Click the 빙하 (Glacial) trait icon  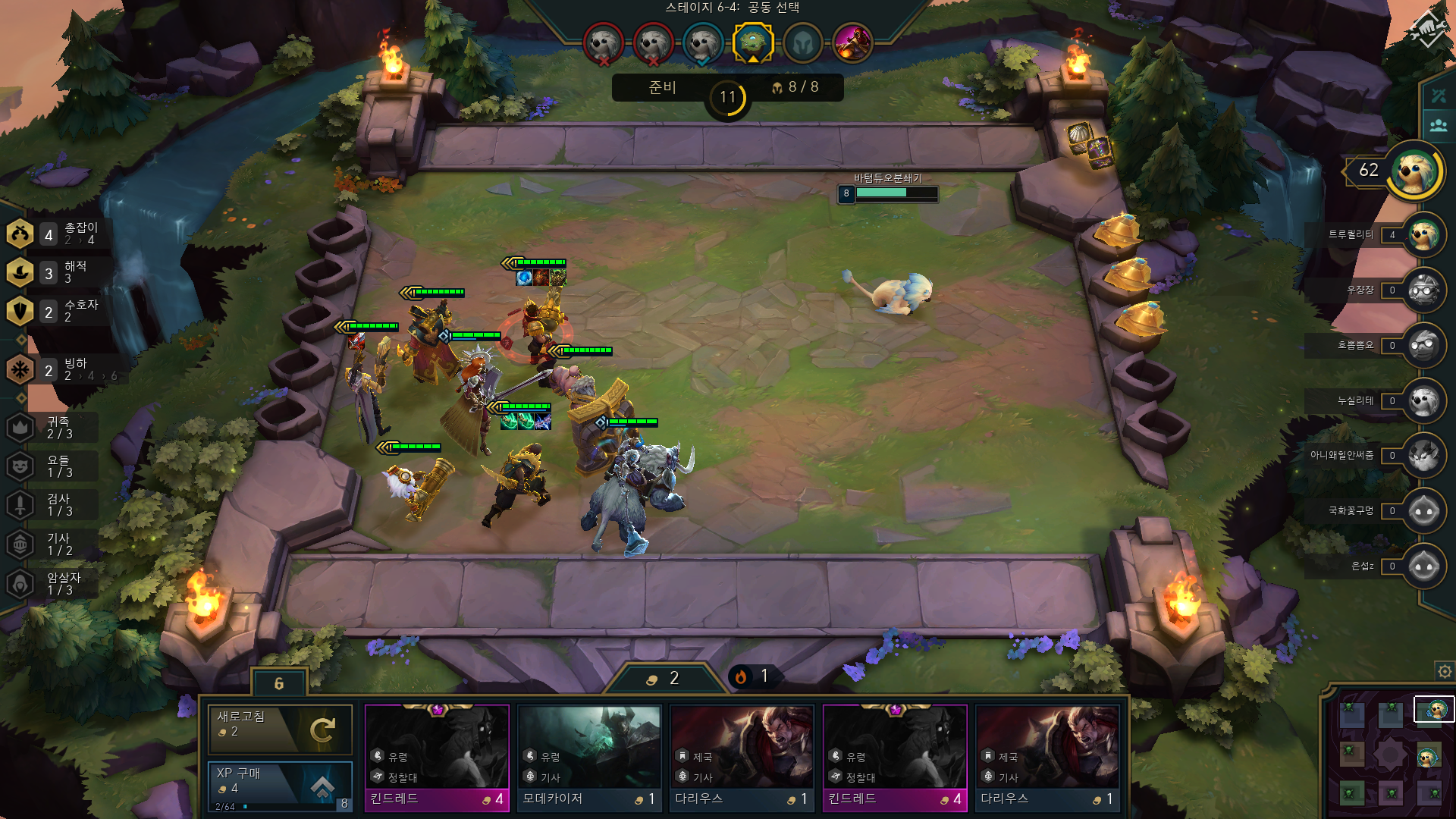coord(20,369)
